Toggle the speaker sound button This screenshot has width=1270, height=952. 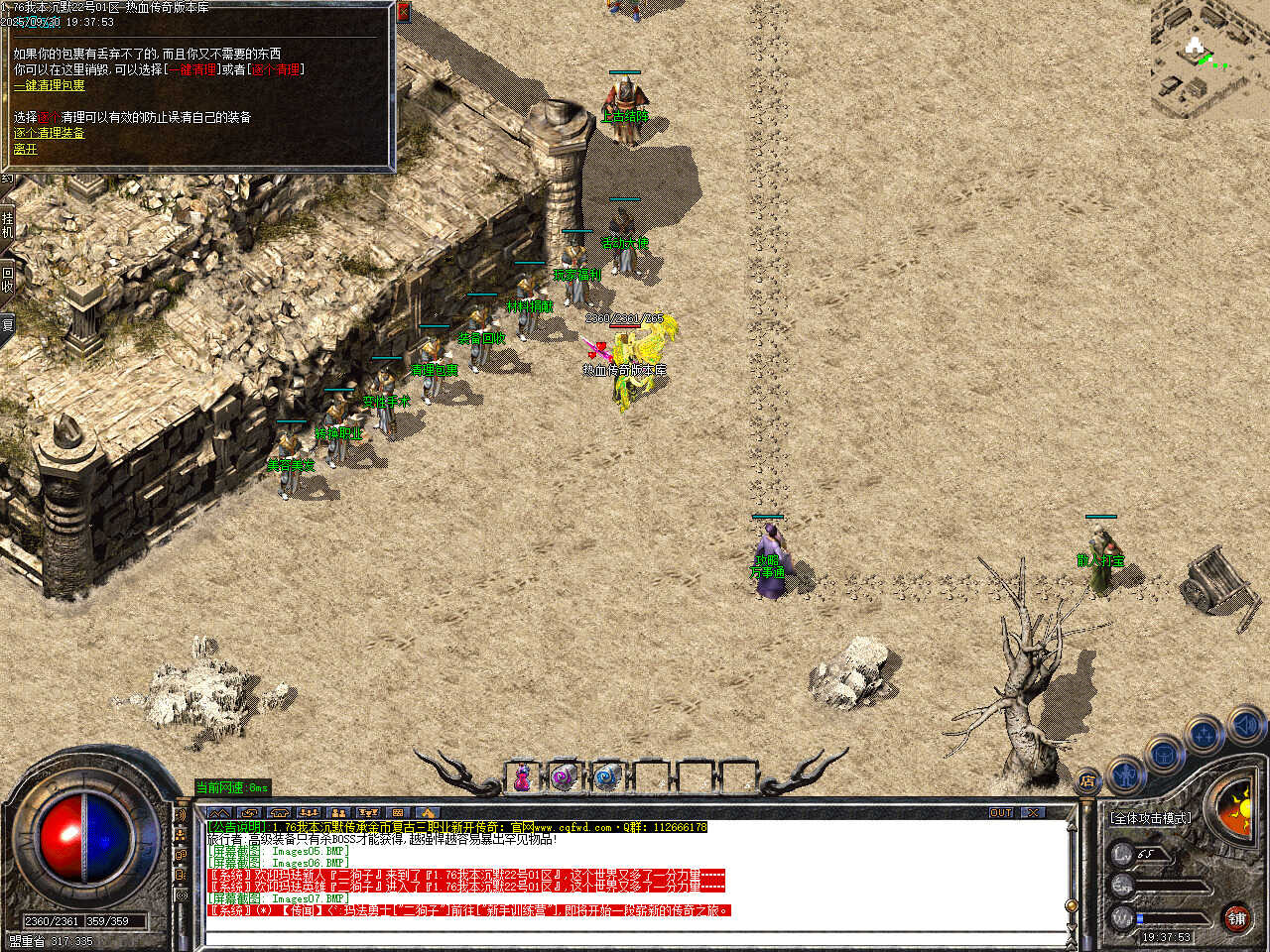tap(1245, 728)
